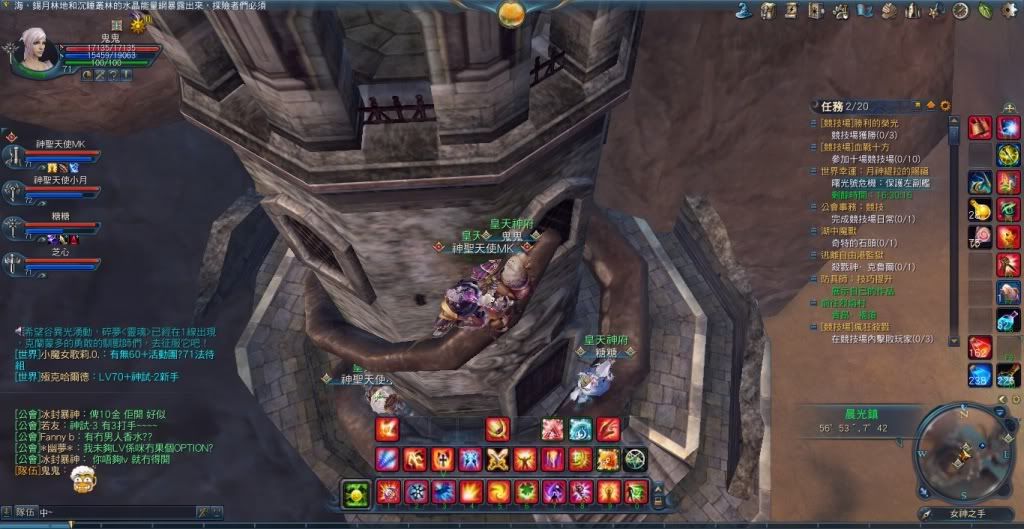The image size is (1024, 529).
Task: Click the 任務 quest tracker header
Action: pyautogui.click(x=831, y=105)
